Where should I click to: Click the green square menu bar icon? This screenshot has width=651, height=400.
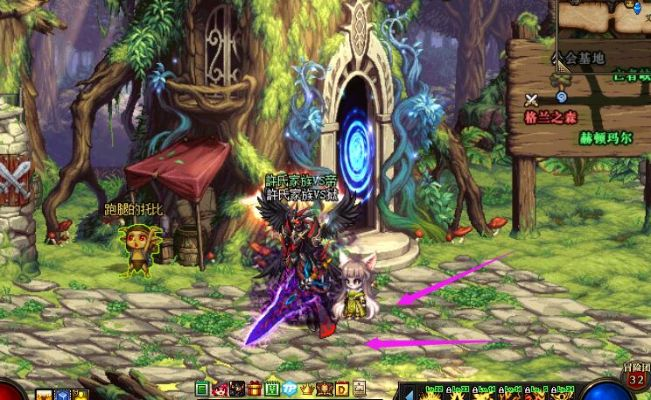tap(202, 388)
